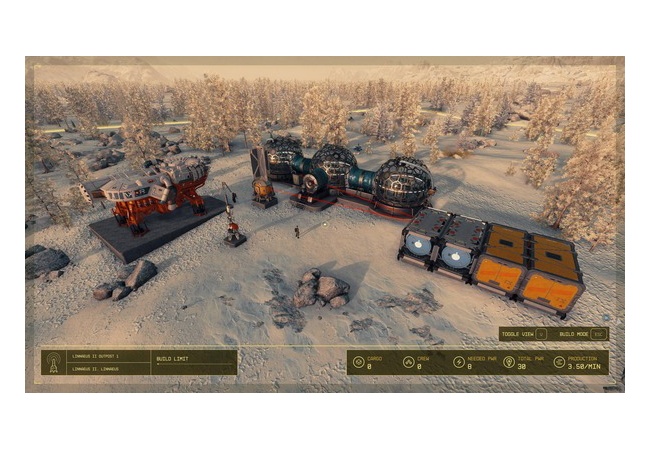Choose the Total PWR icon
The width and height of the screenshot is (650, 450).
(x=508, y=362)
